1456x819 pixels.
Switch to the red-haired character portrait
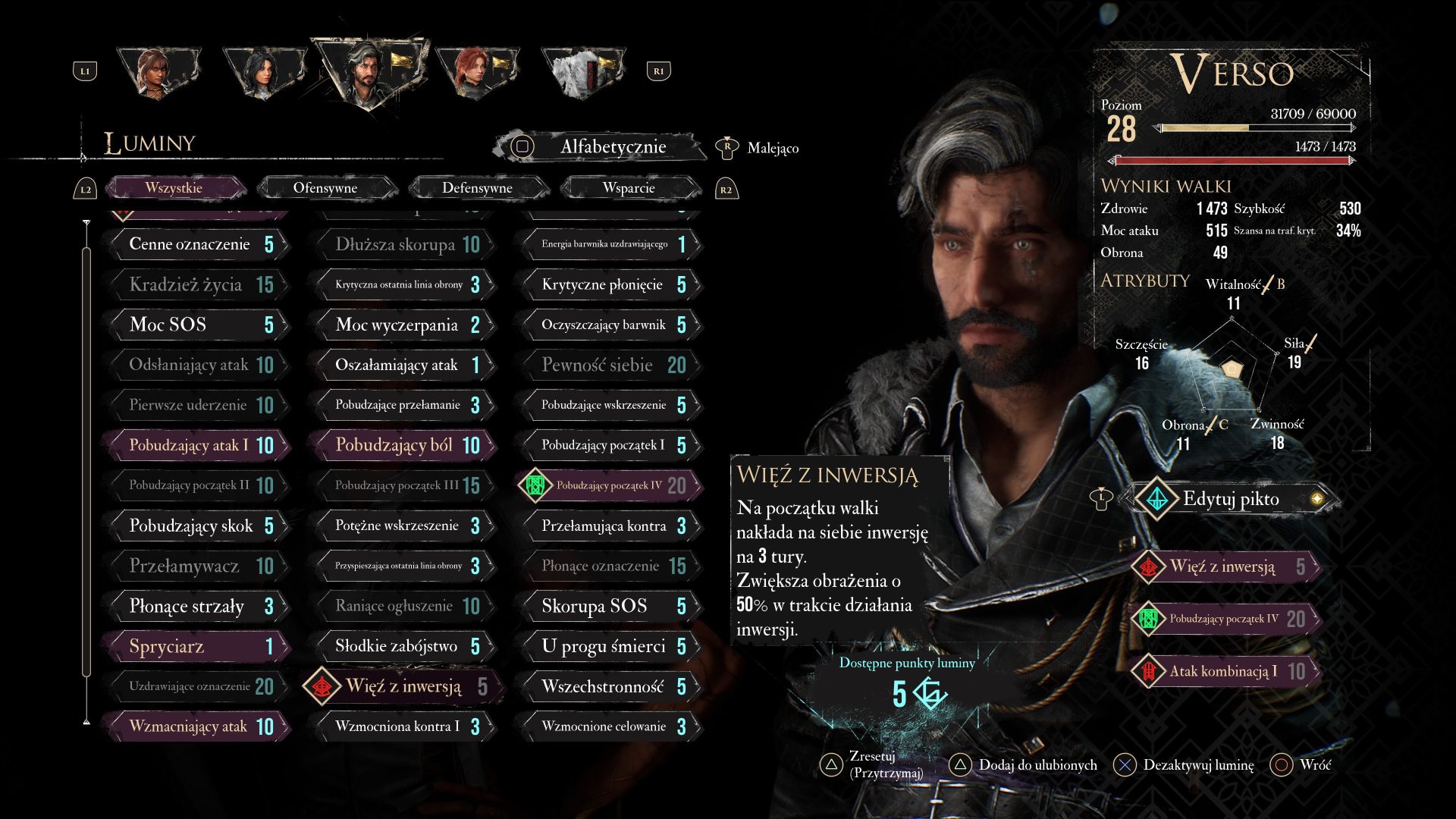[476, 72]
